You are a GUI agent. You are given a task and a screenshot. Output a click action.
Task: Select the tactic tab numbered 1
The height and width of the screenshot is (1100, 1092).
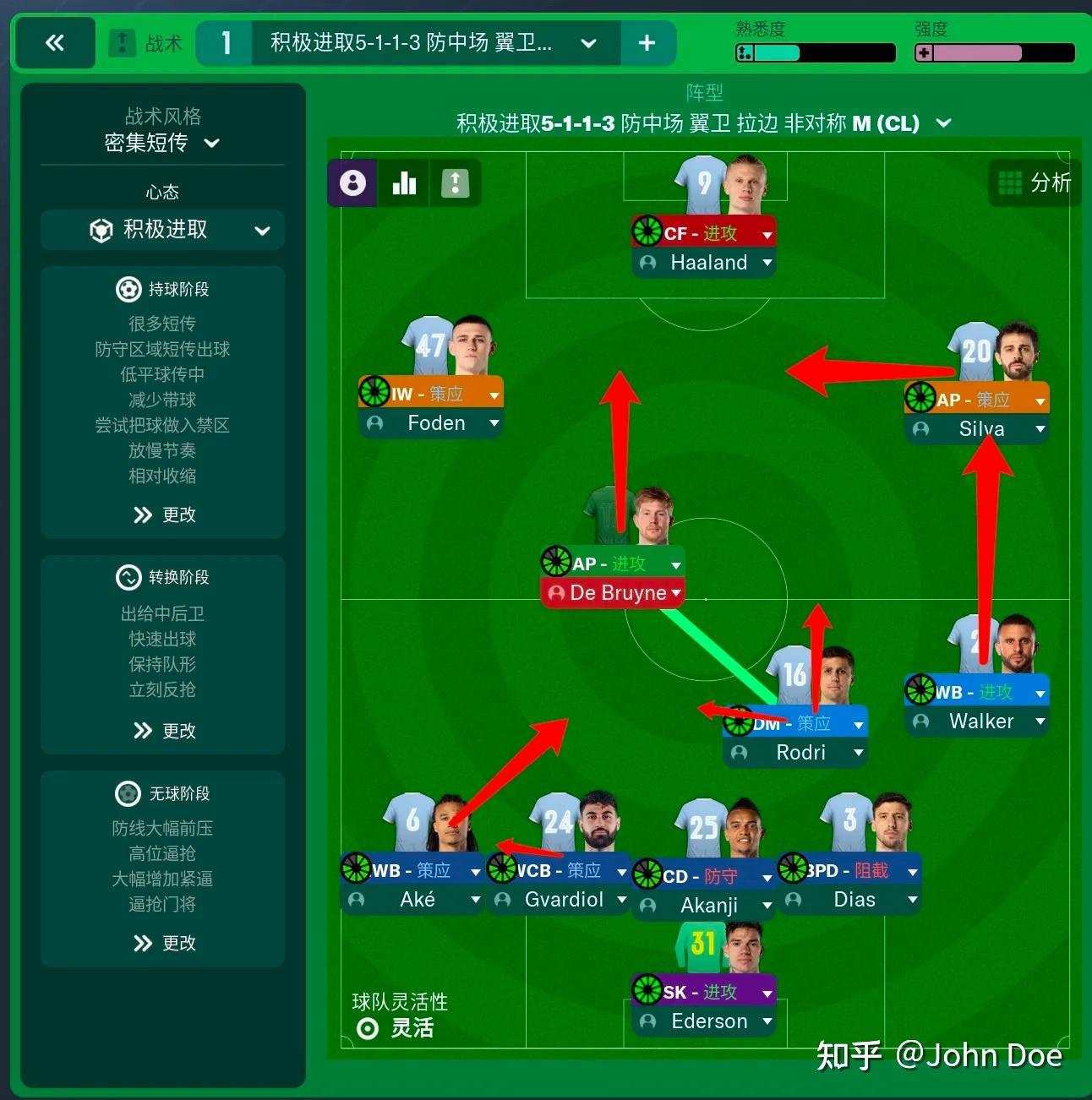pyautogui.click(x=225, y=42)
